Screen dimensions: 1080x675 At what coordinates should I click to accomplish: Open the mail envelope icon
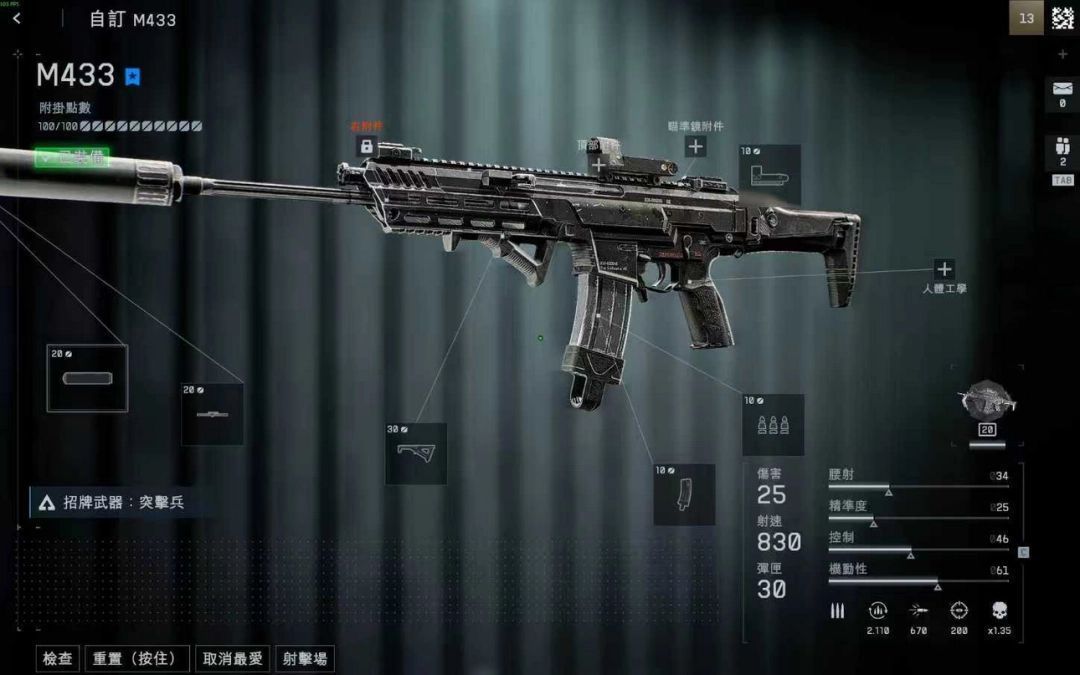tap(1061, 94)
